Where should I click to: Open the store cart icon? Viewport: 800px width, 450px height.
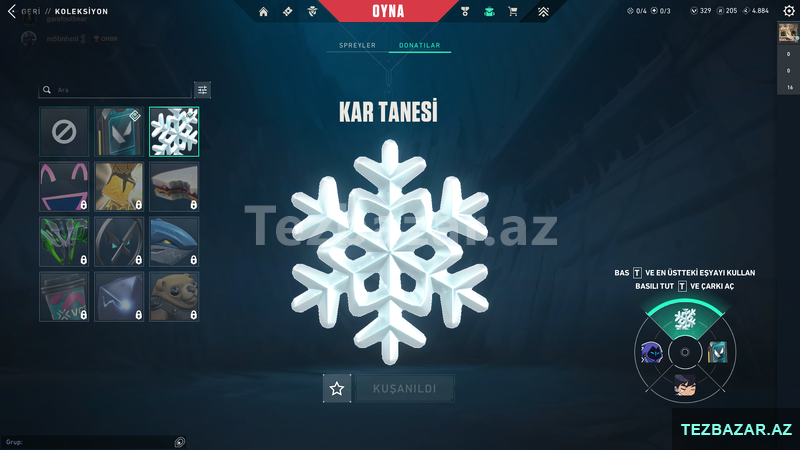(x=513, y=12)
